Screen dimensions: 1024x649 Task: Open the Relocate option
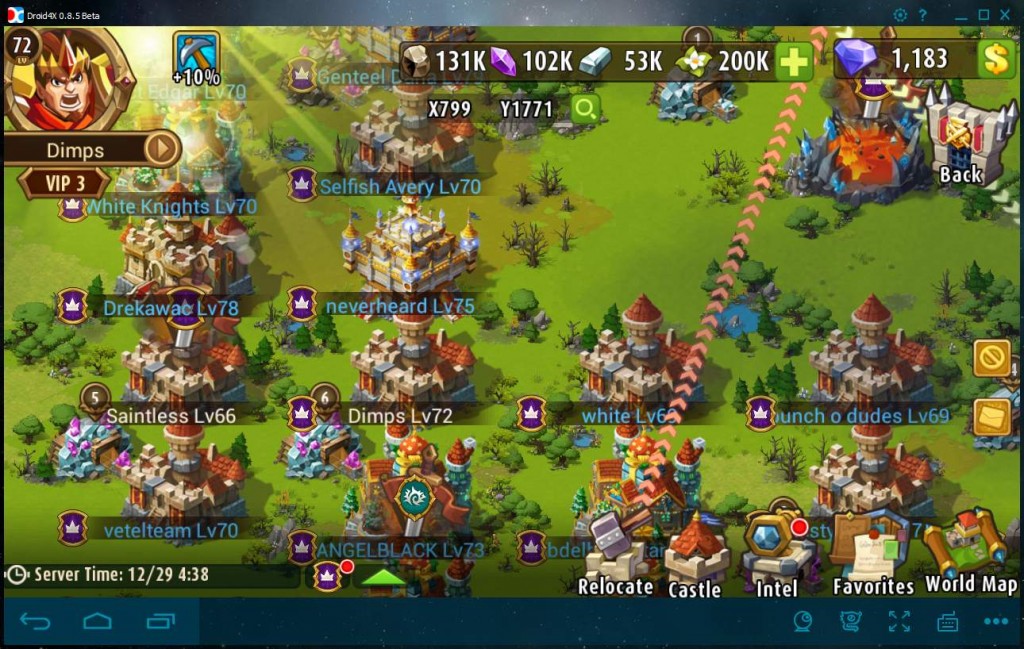point(615,558)
